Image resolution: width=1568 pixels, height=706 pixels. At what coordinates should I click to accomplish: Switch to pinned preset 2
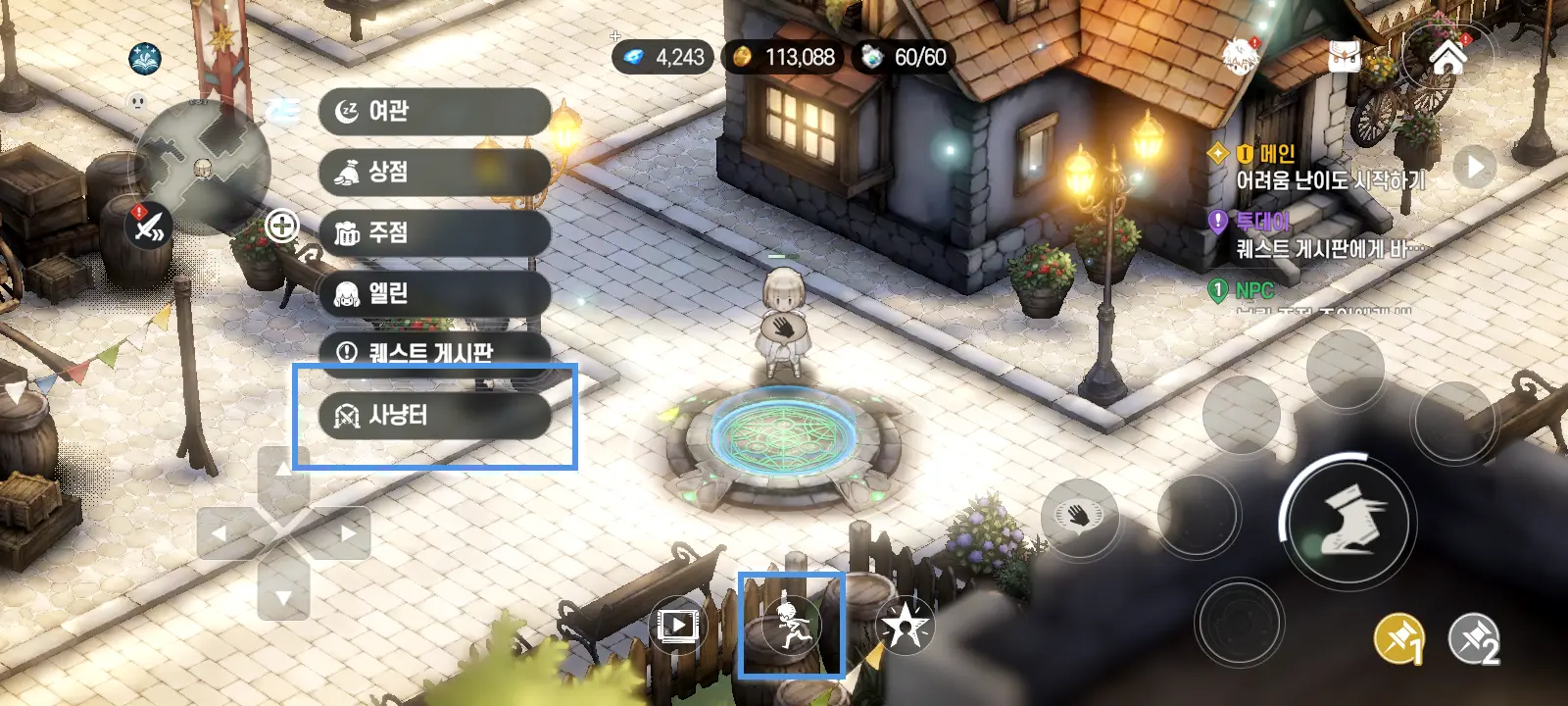(x=1474, y=638)
